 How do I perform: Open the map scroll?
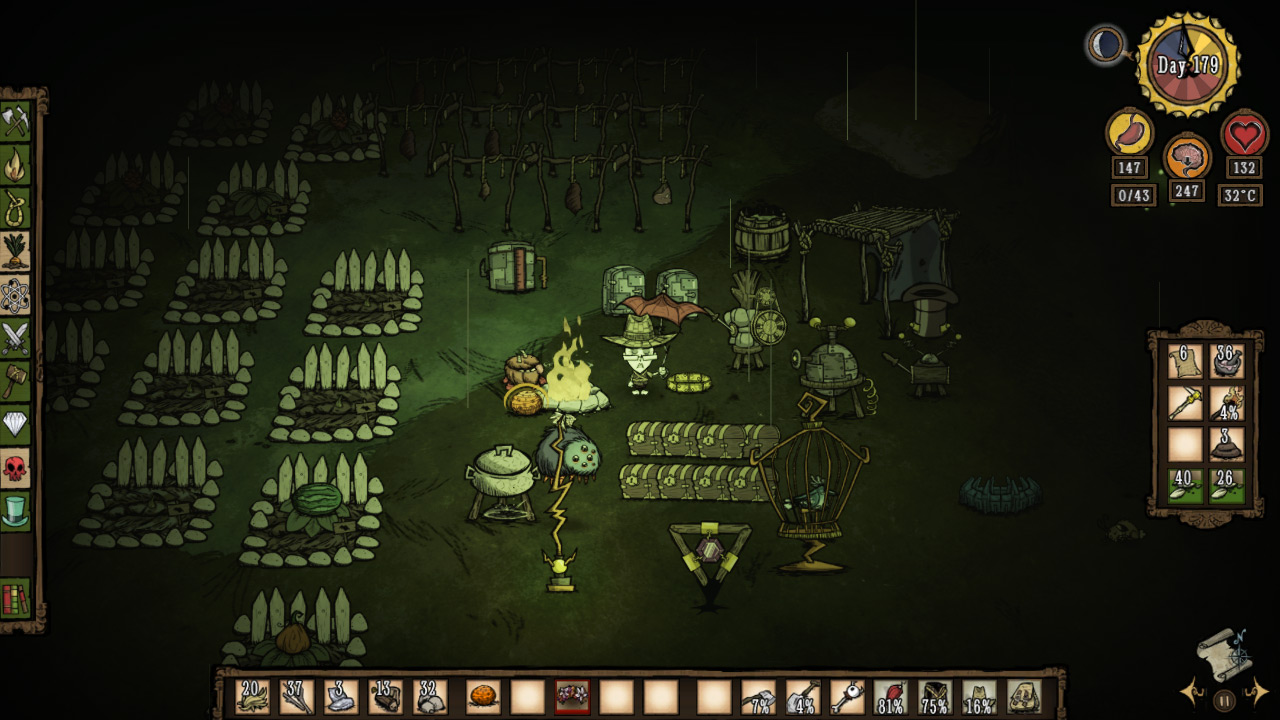pos(1224,653)
